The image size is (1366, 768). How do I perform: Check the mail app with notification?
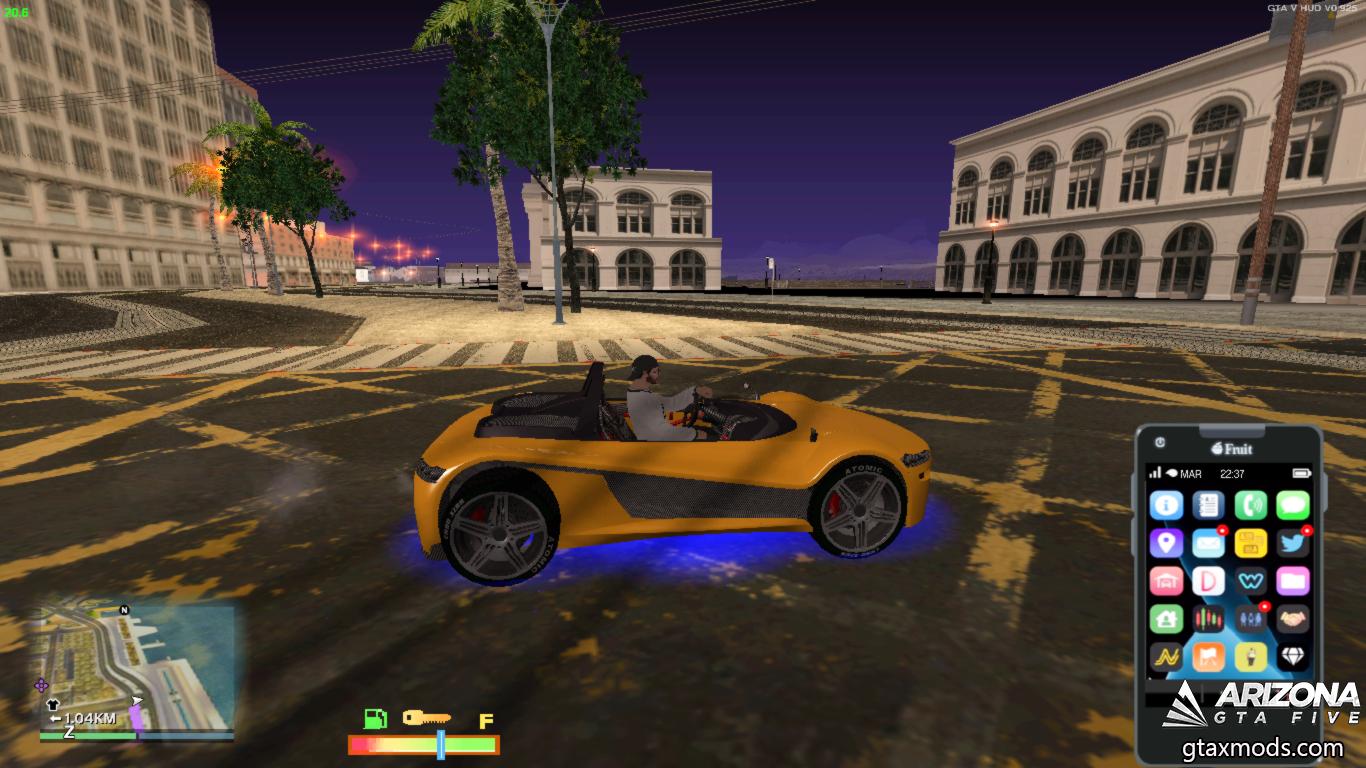[x=1208, y=543]
